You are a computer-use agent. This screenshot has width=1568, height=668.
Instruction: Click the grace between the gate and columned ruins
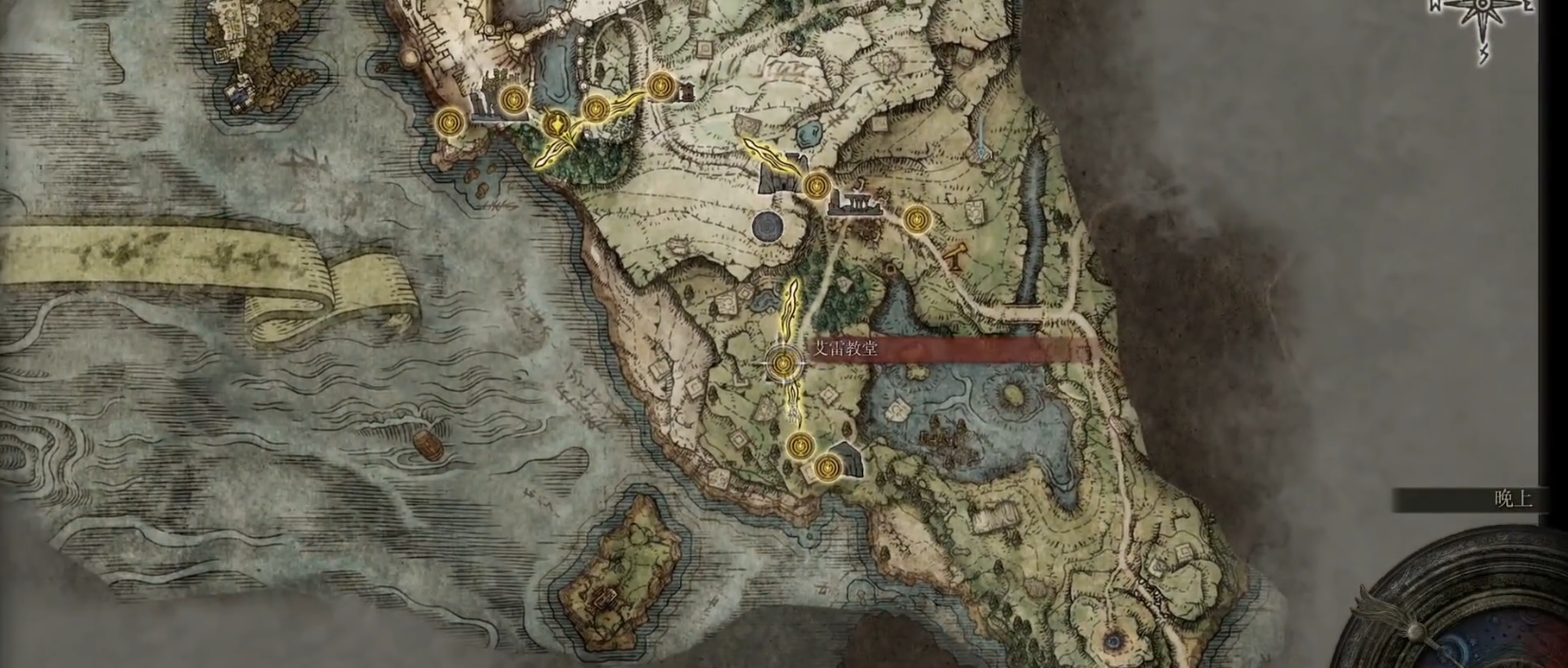815,185
